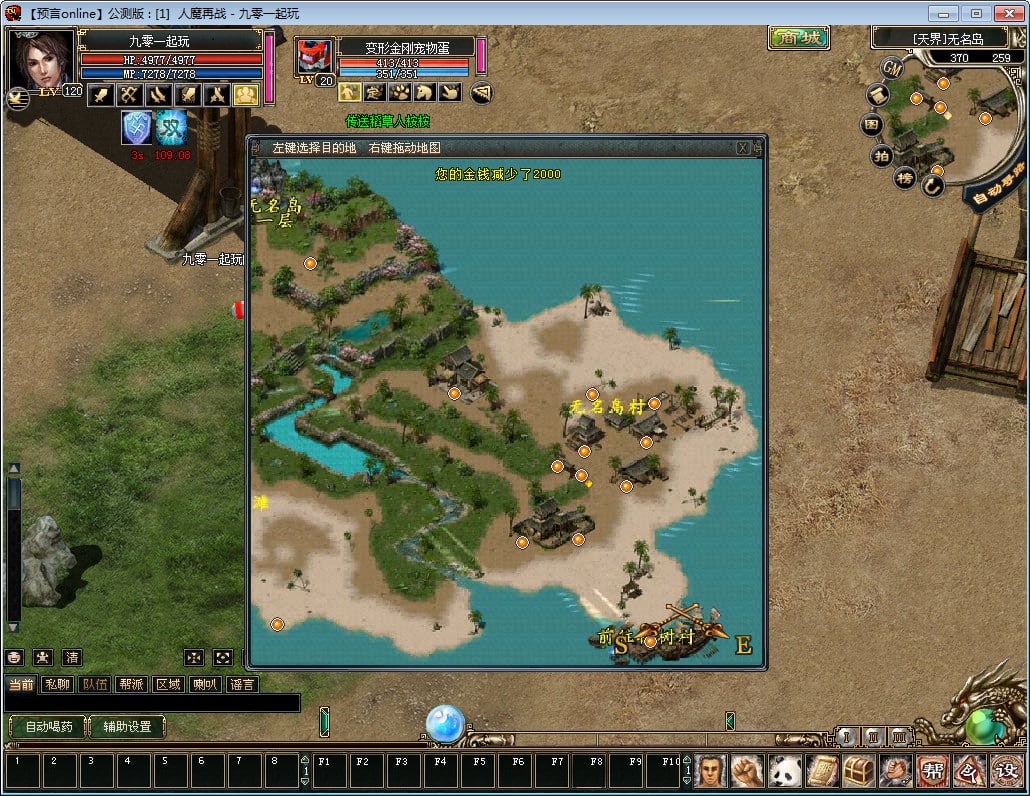1030x796 pixels.
Task: Open the 拍 auction button
Action: pyautogui.click(x=882, y=155)
